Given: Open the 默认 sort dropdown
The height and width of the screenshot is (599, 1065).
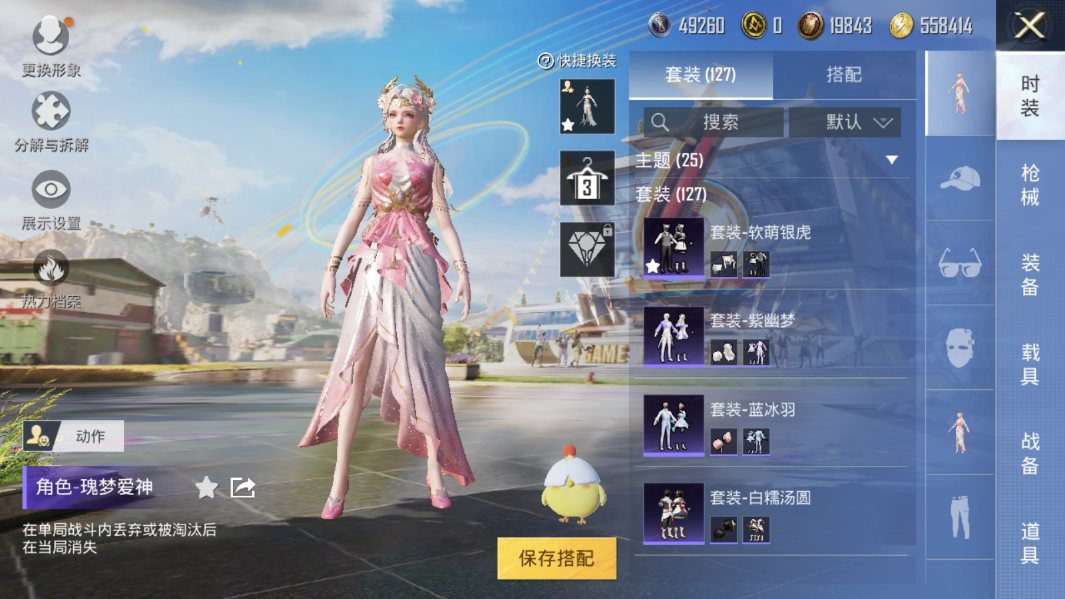Looking at the screenshot, I should pyautogui.click(x=845, y=122).
